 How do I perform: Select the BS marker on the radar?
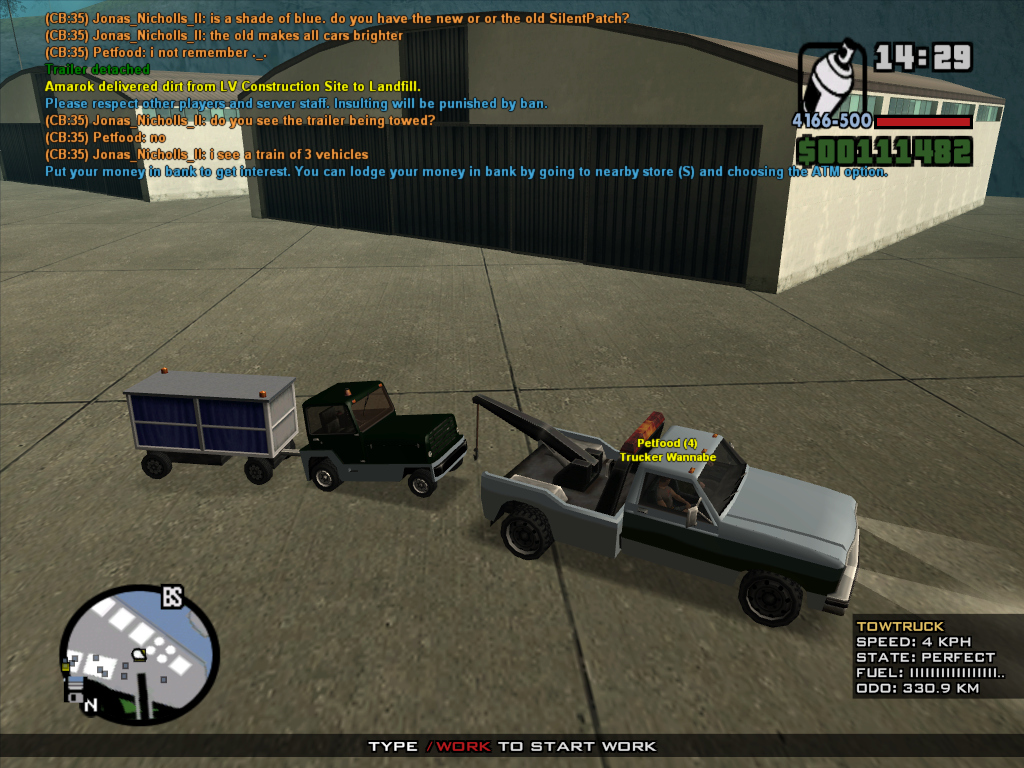pyautogui.click(x=172, y=598)
